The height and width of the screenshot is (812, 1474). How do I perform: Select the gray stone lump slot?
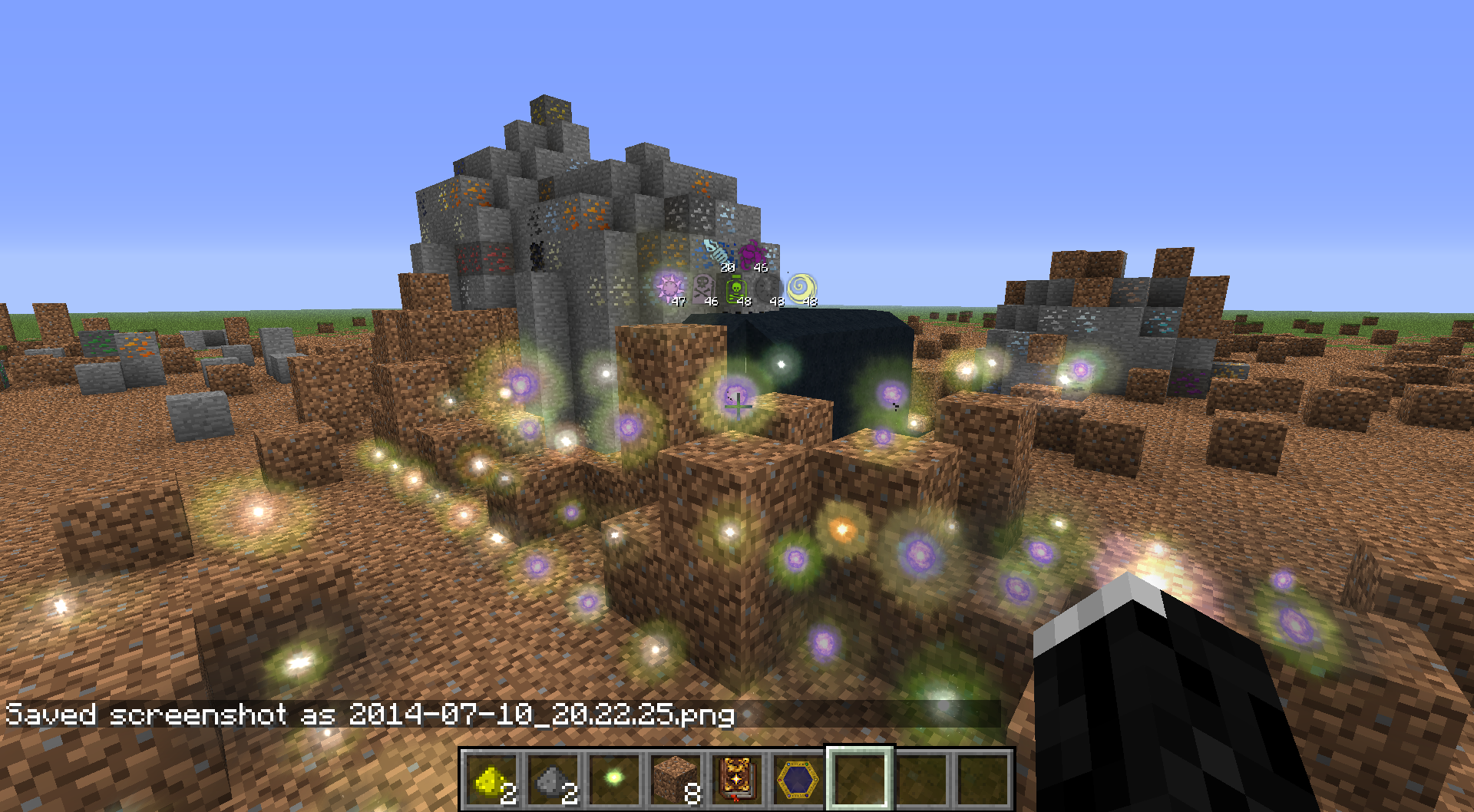[553, 780]
